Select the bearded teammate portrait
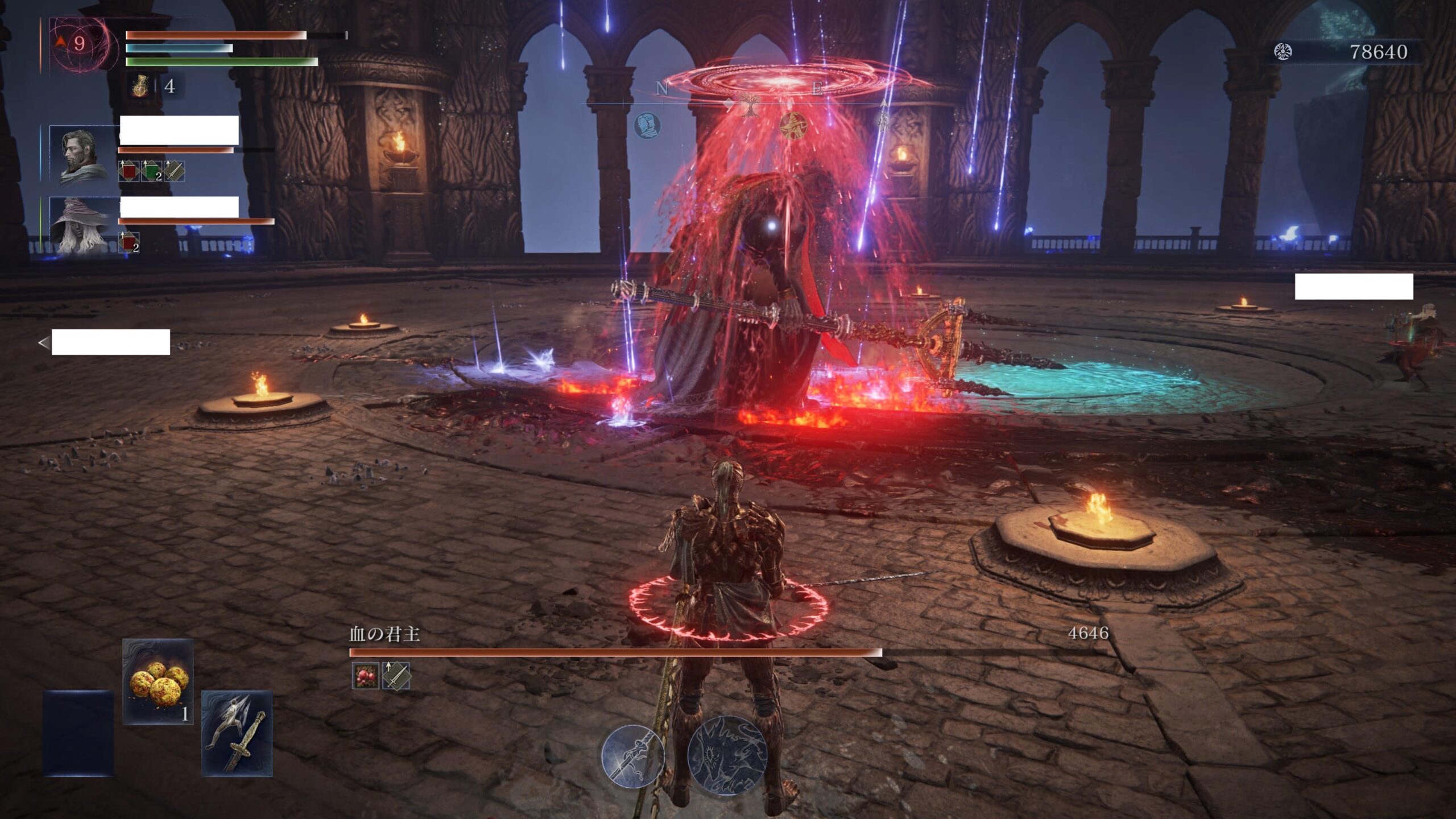The width and height of the screenshot is (1456, 819). coord(82,154)
